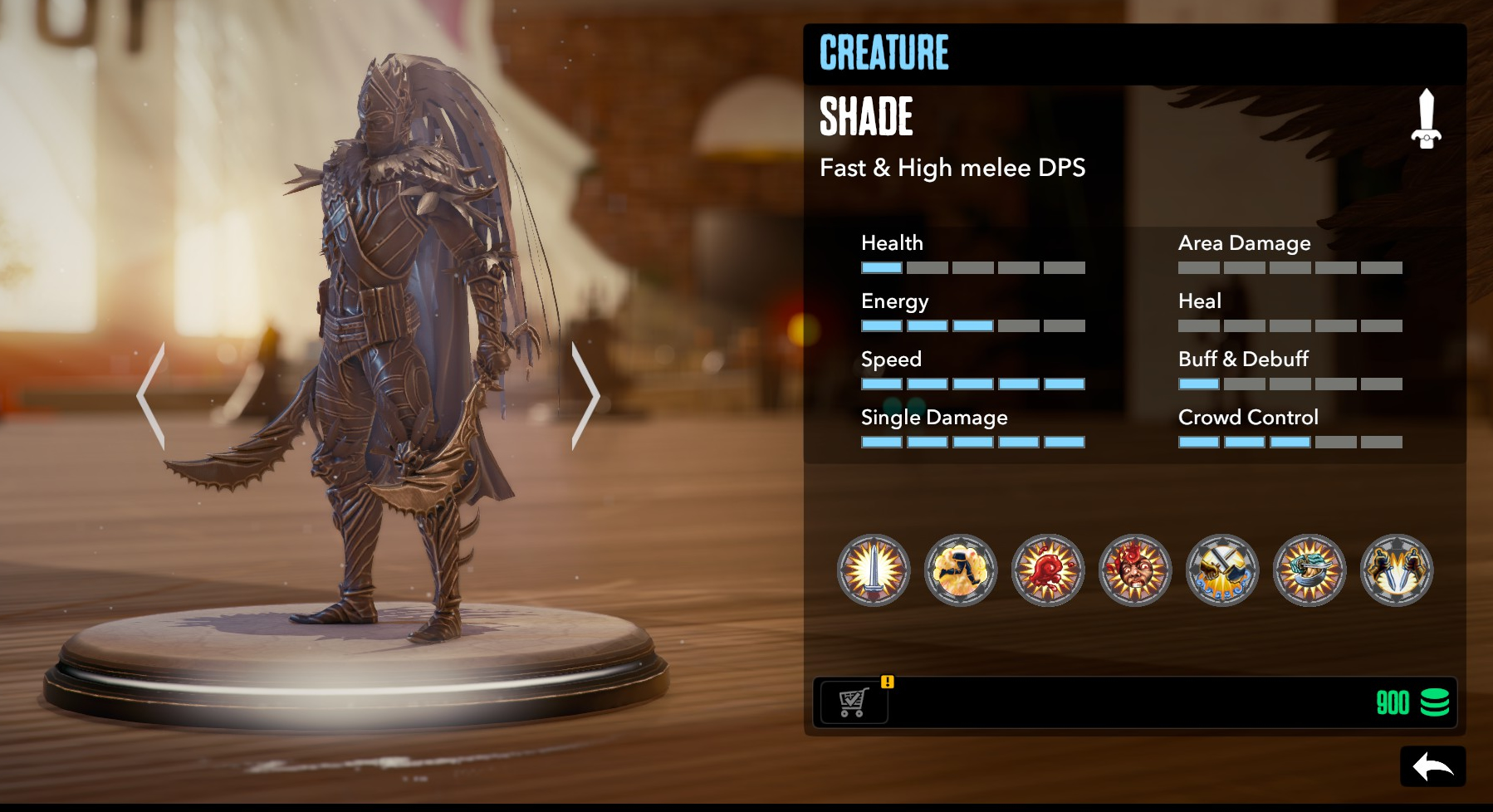Select the upright sword ability icon

click(874, 570)
